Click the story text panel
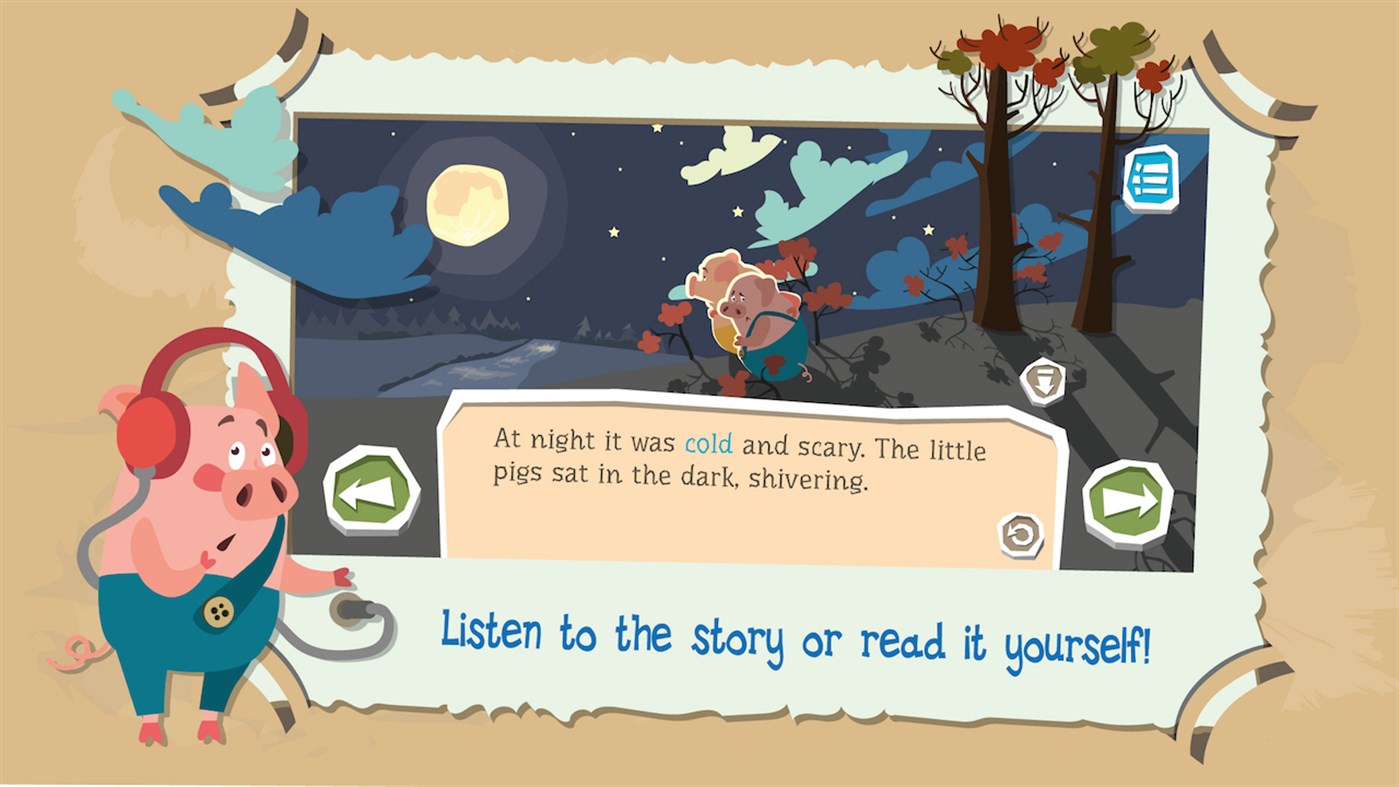The height and width of the screenshot is (787, 1399). 740,470
